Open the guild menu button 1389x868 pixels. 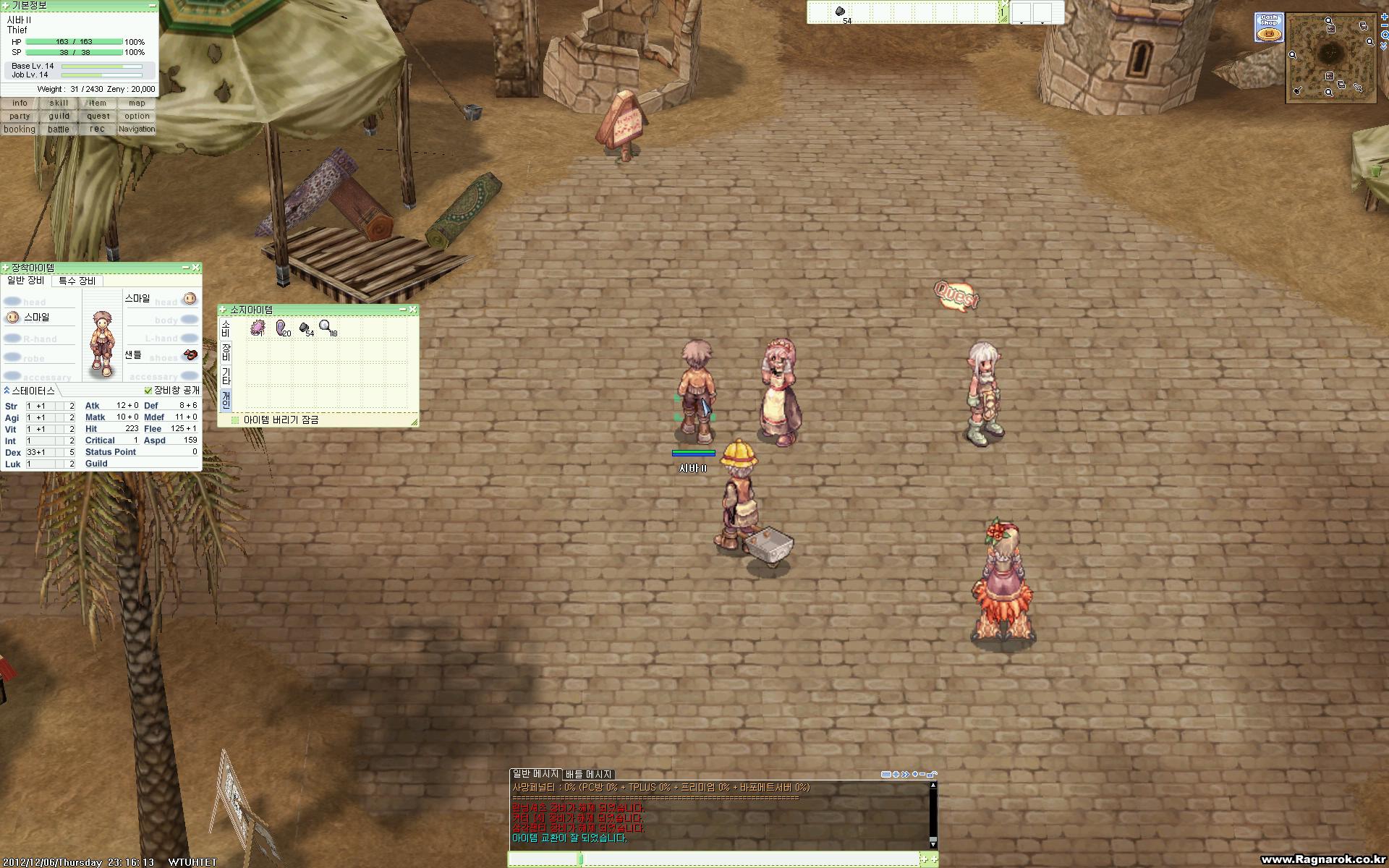(59, 116)
